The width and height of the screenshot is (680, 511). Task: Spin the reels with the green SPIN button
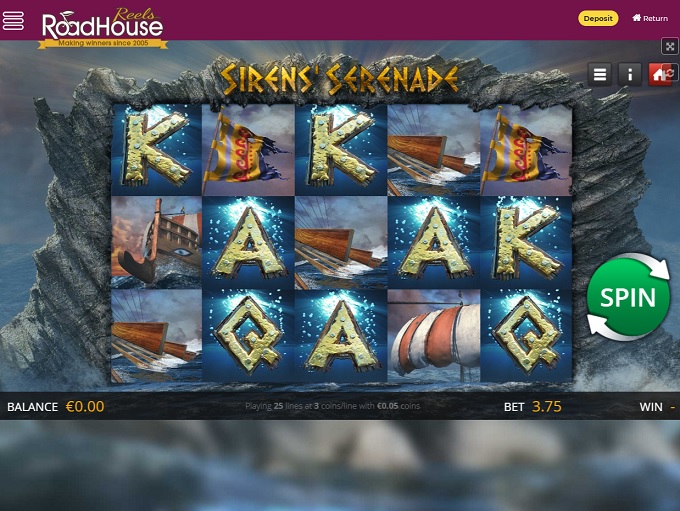tap(628, 297)
